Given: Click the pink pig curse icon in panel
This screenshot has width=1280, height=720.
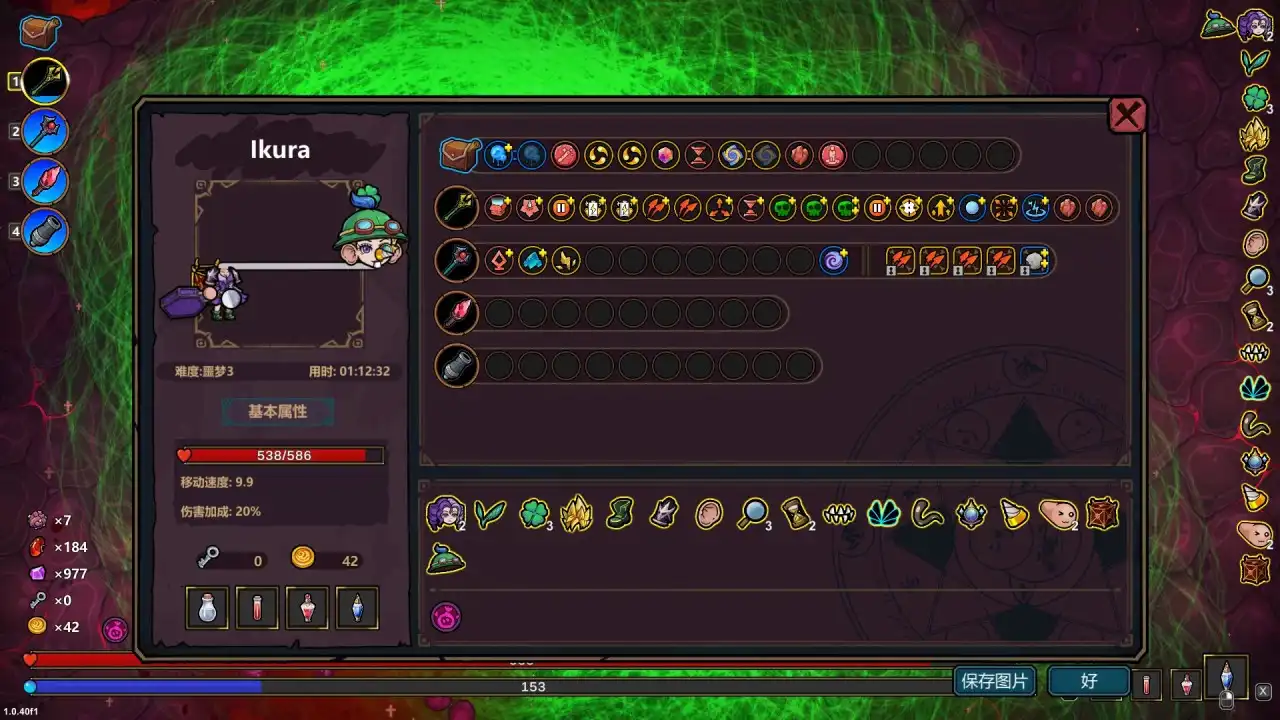Looking at the screenshot, I should [445, 617].
